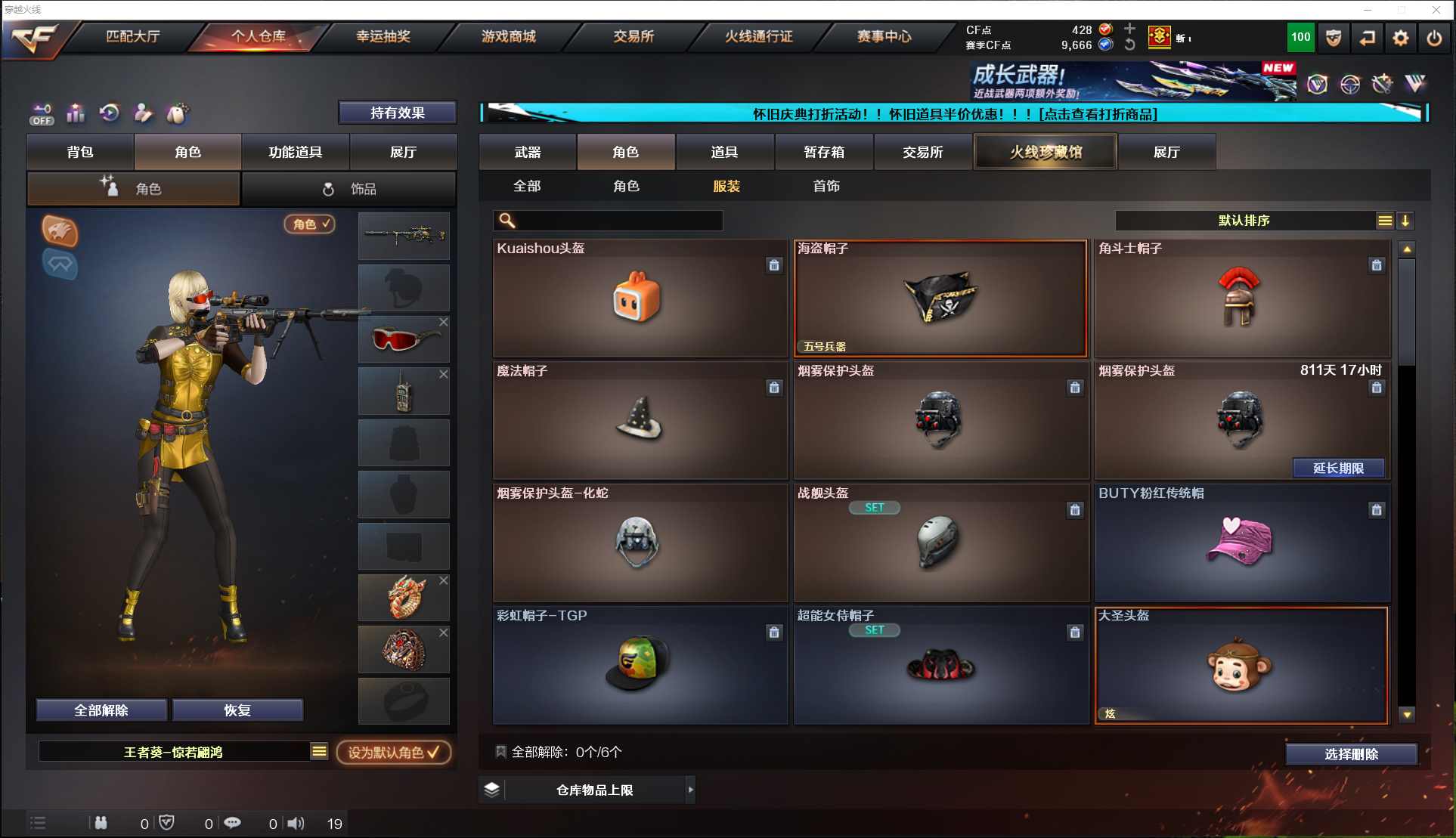Select the 首饰 accessories filter
The height and width of the screenshot is (838, 1456).
826,186
